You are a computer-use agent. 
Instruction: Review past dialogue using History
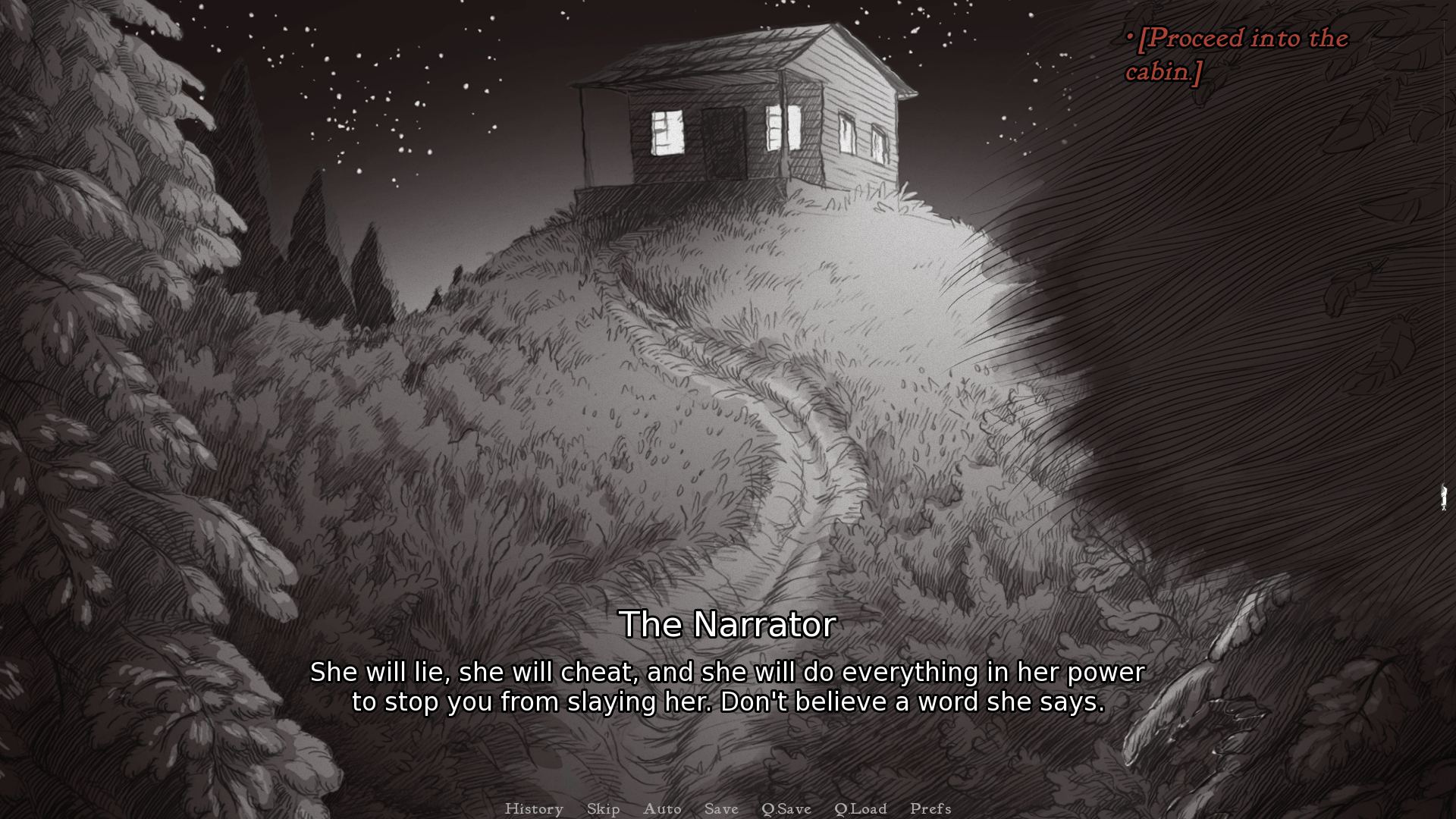[534, 809]
